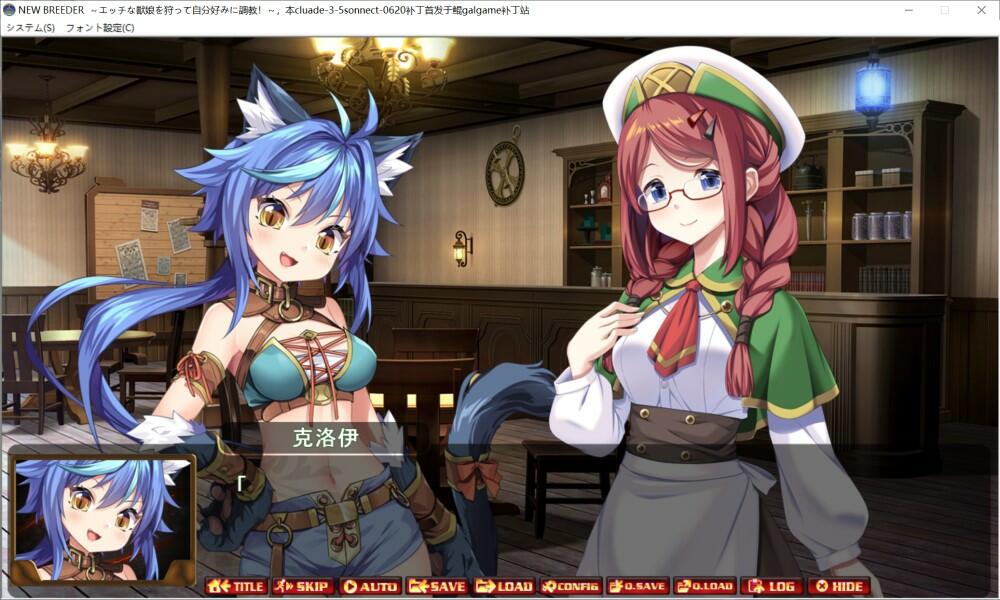Hide the text window with HIDE

click(x=839, y=586)
